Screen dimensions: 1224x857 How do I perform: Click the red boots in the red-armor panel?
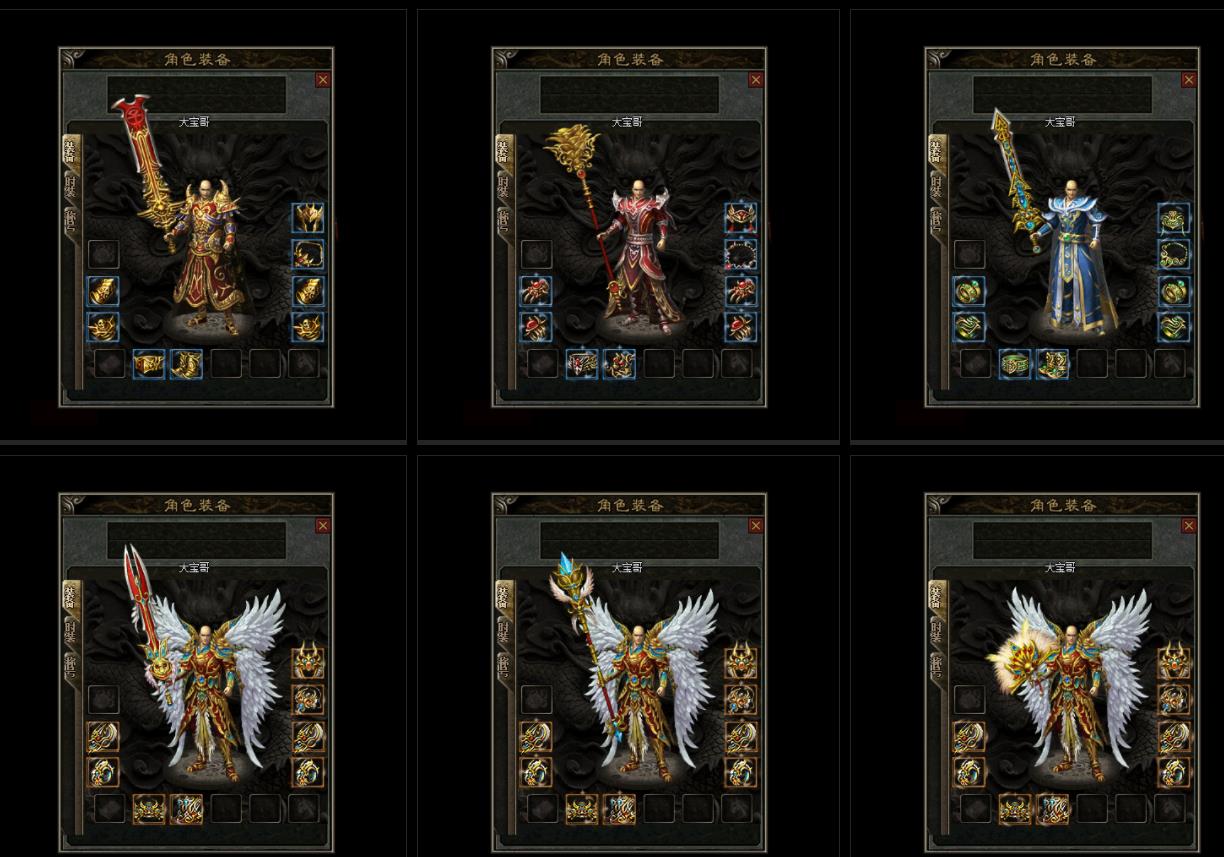[619, 363]
